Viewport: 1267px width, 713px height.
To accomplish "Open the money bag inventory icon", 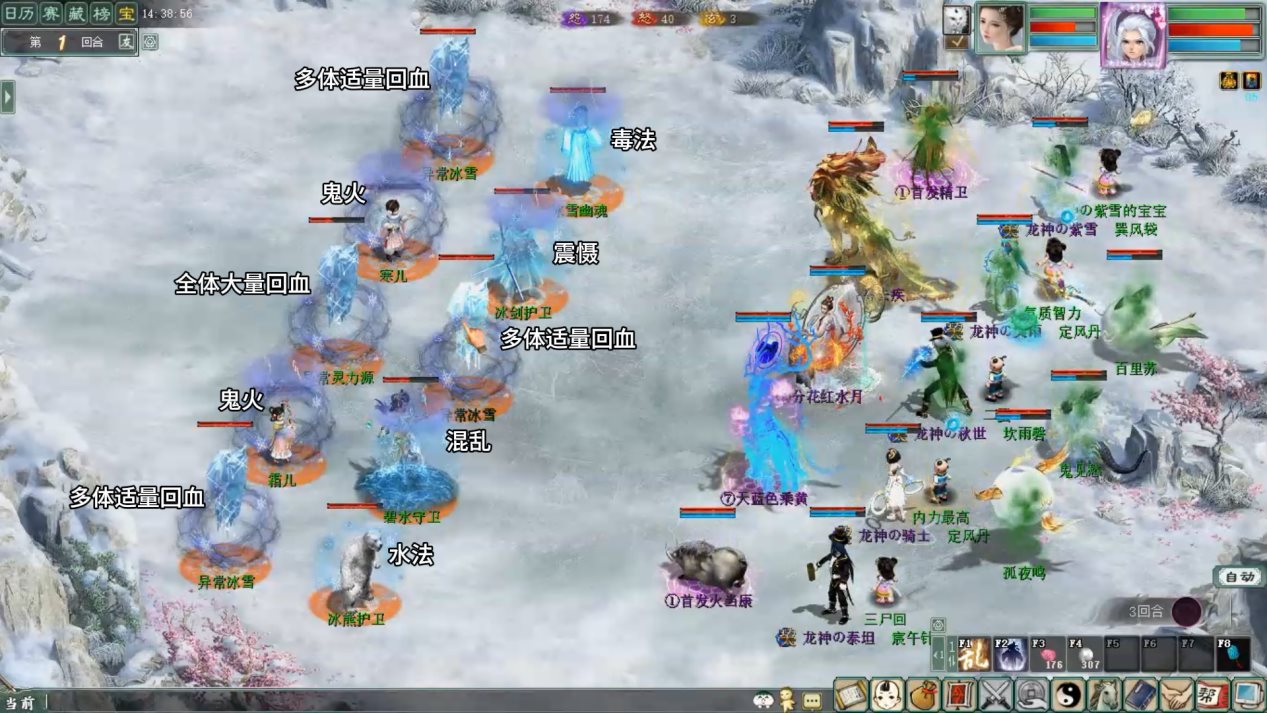I will (x=923, y=694).
